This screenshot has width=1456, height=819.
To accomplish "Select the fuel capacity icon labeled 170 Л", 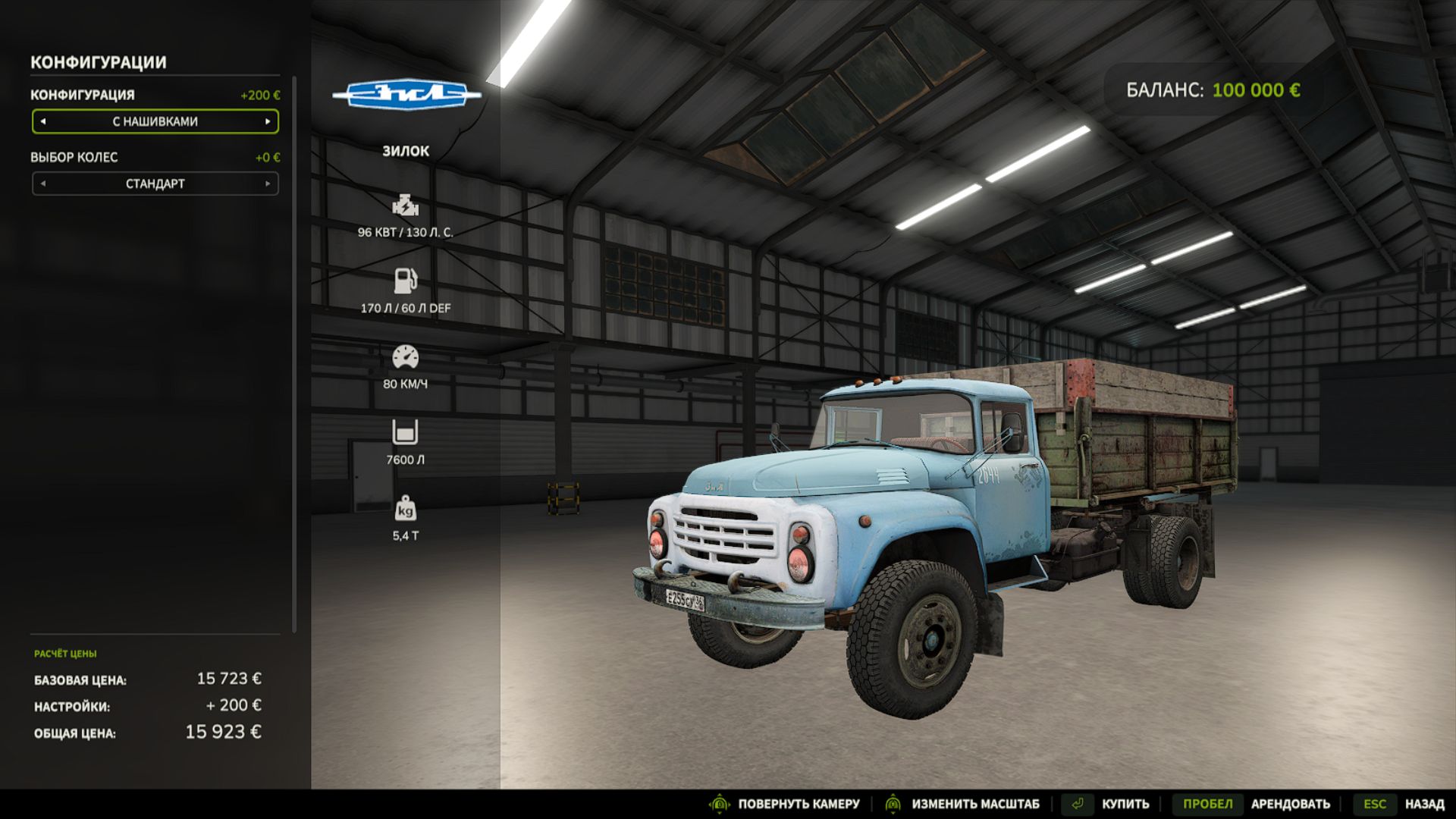I will tap(406, 281).
